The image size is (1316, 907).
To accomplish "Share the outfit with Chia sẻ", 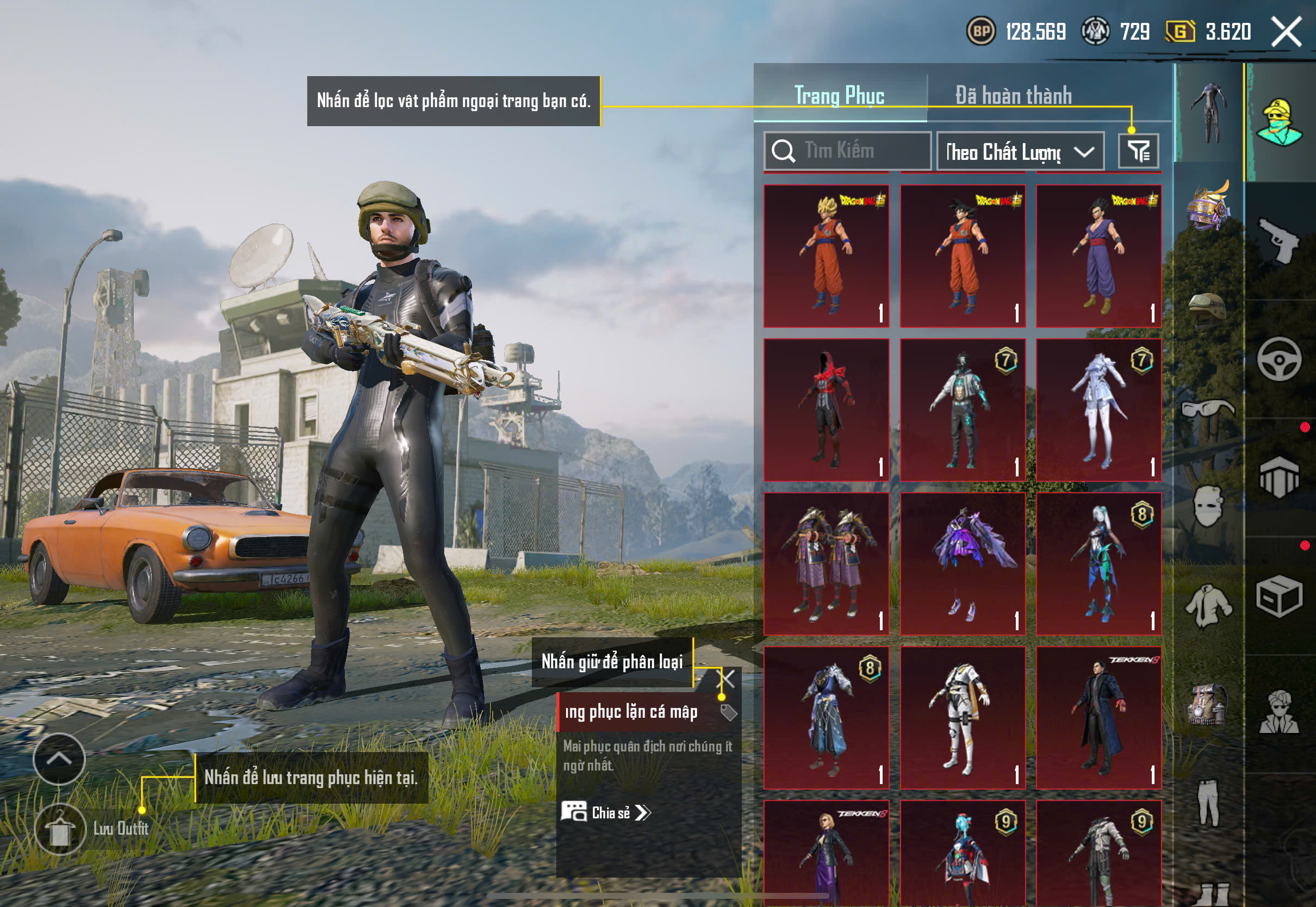I will click(x=606, y=813).
